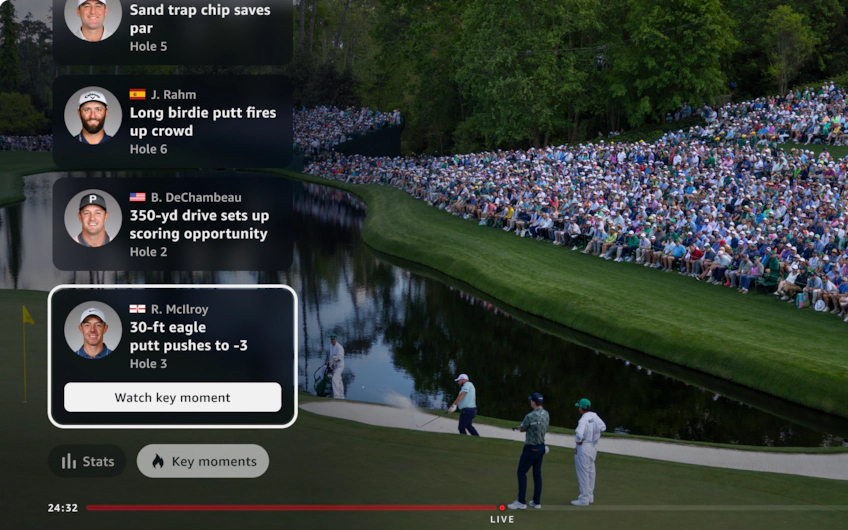This screenshot has width=848, height=530.
Task: Open the sand trap chip saves par moment
Action: coord(173,28)
